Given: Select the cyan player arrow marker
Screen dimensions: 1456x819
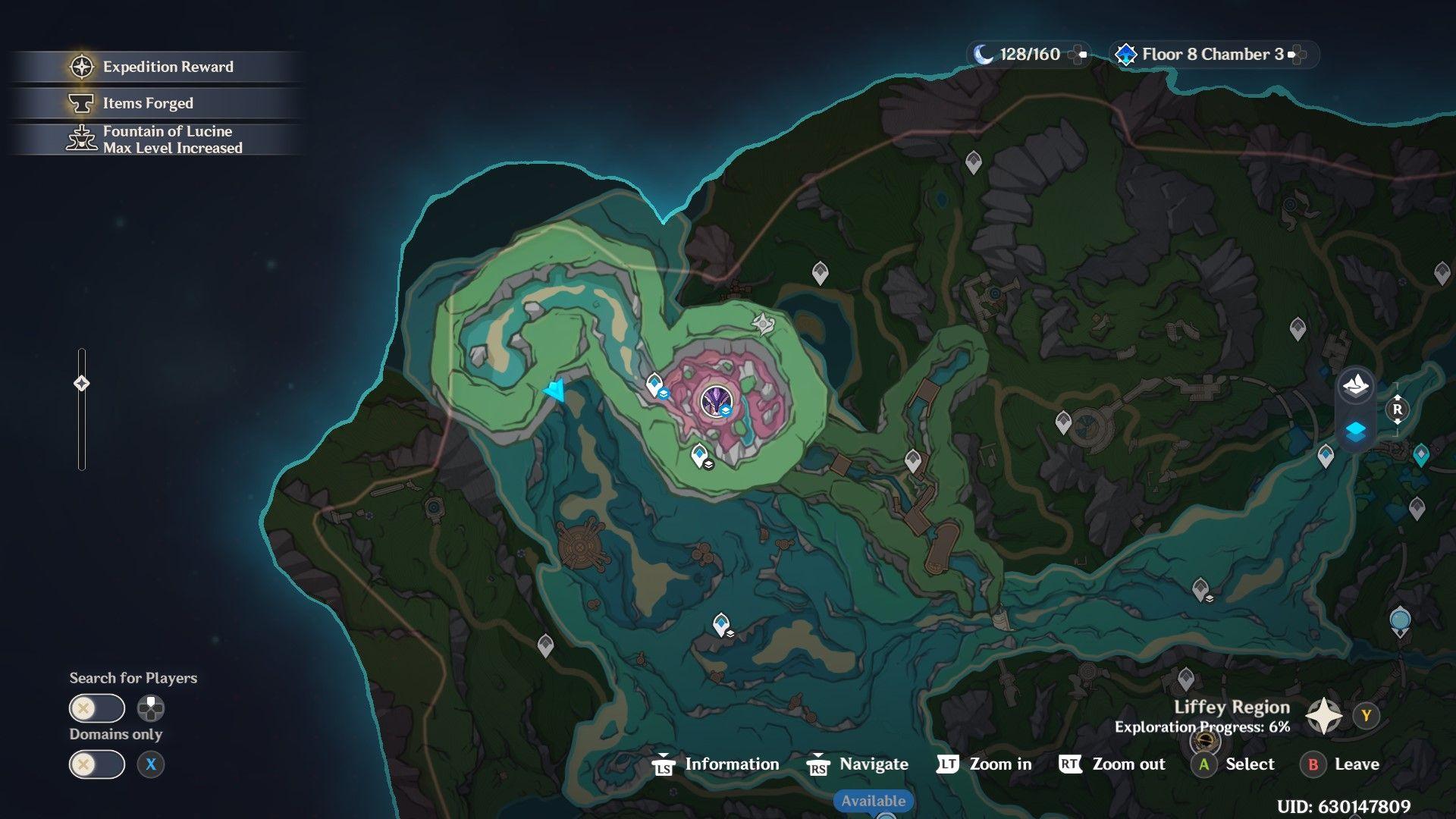Looking at the screenshot, I should (x=555, y=391).
